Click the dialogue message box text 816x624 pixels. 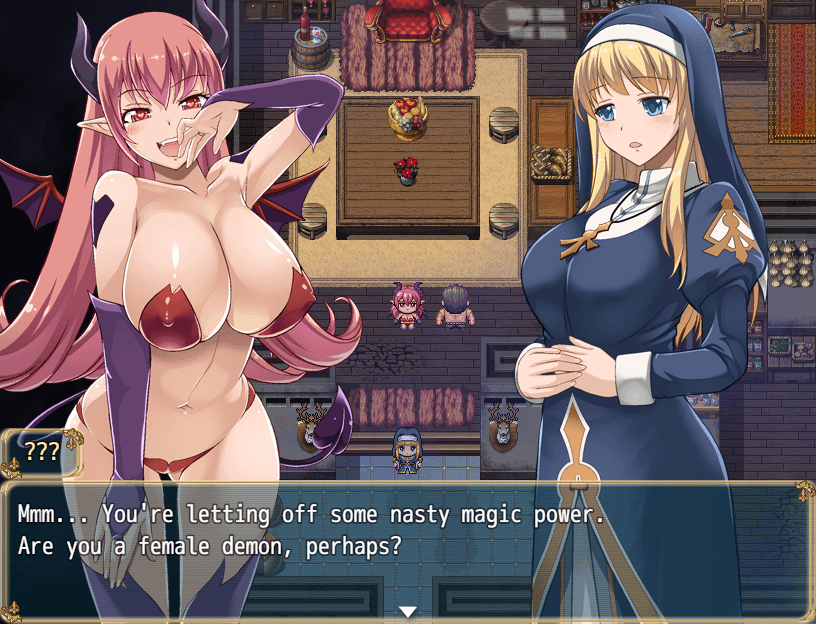(x=312, y=532)
